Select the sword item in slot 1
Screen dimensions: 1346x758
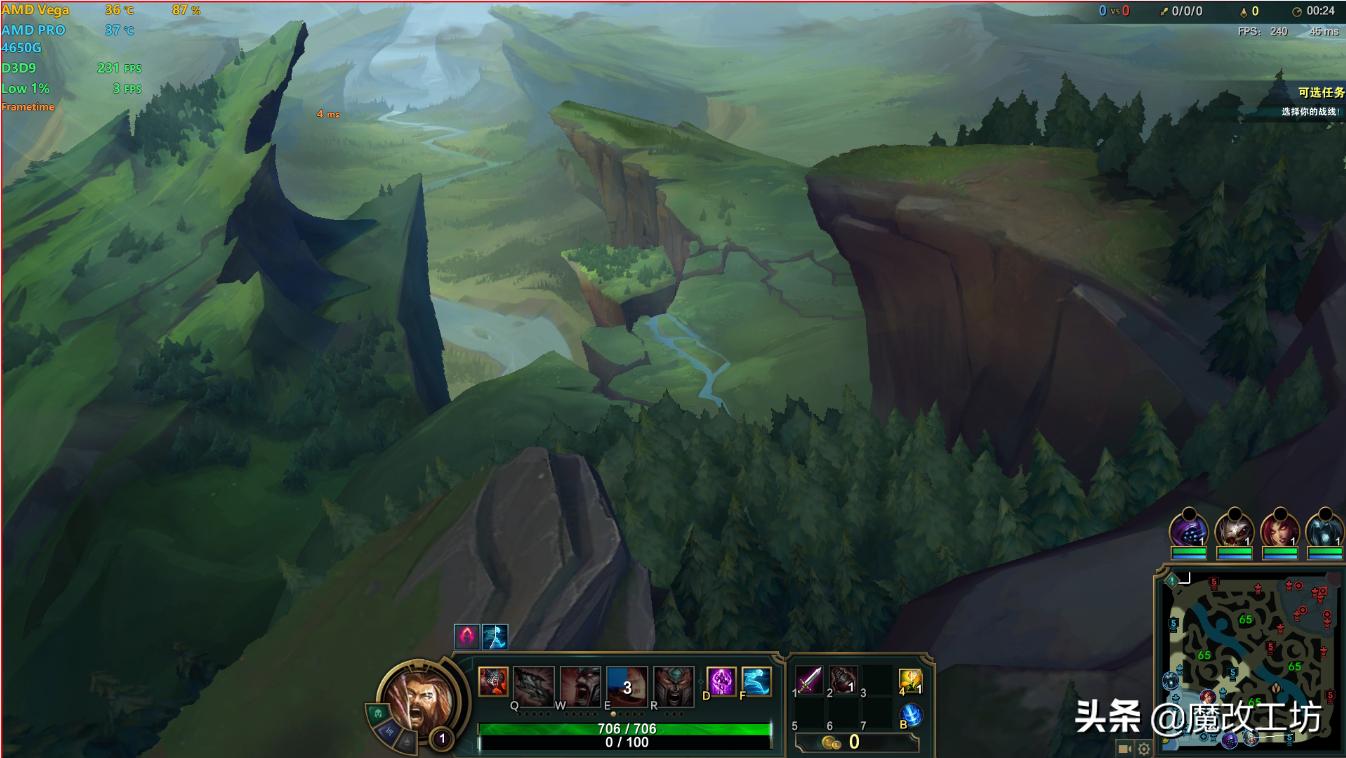click(809, 680)
